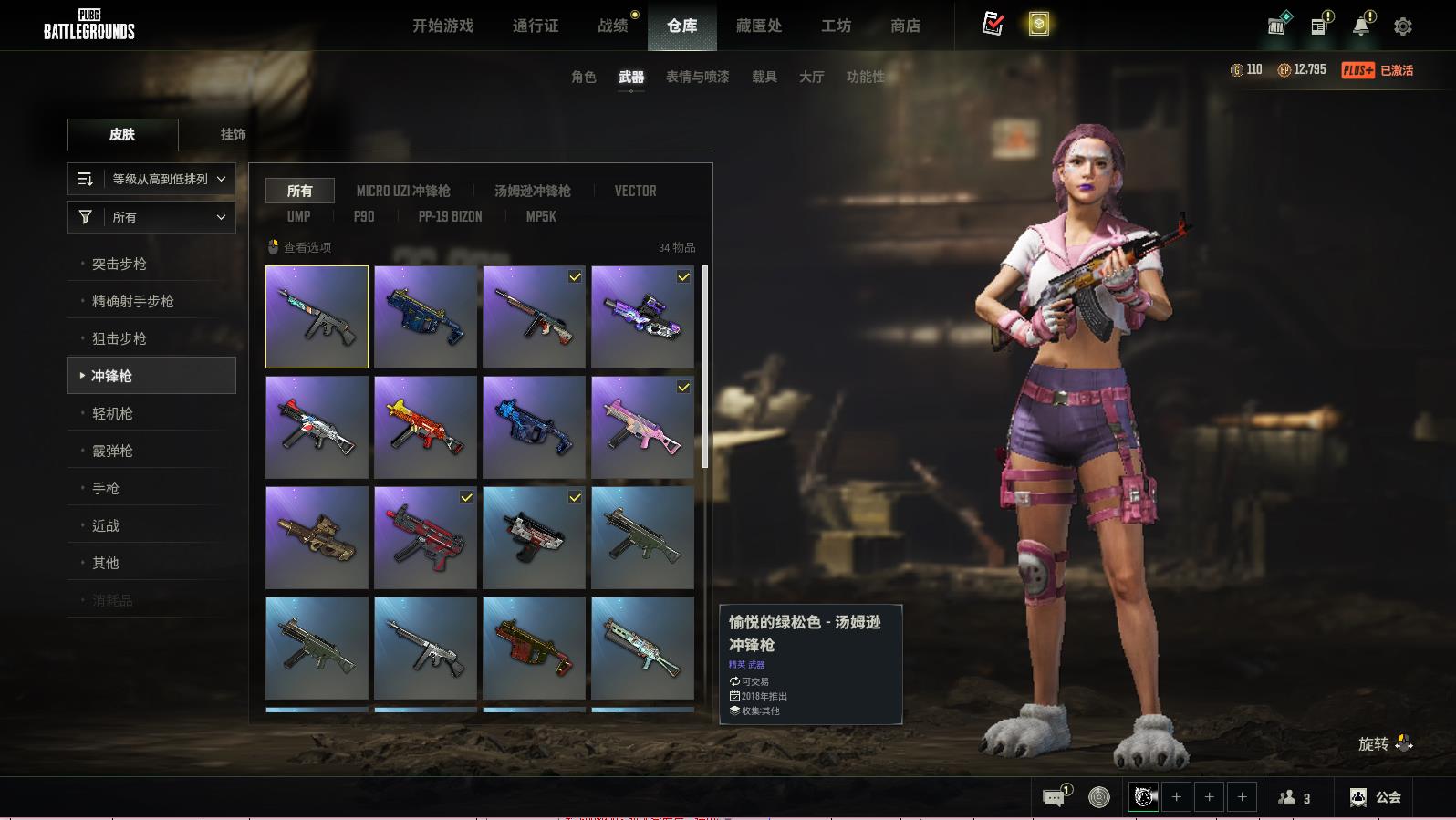The image size is (1456, 820).
Task: Select the pink UMP skin thumbnail
Action: [642, 427]
